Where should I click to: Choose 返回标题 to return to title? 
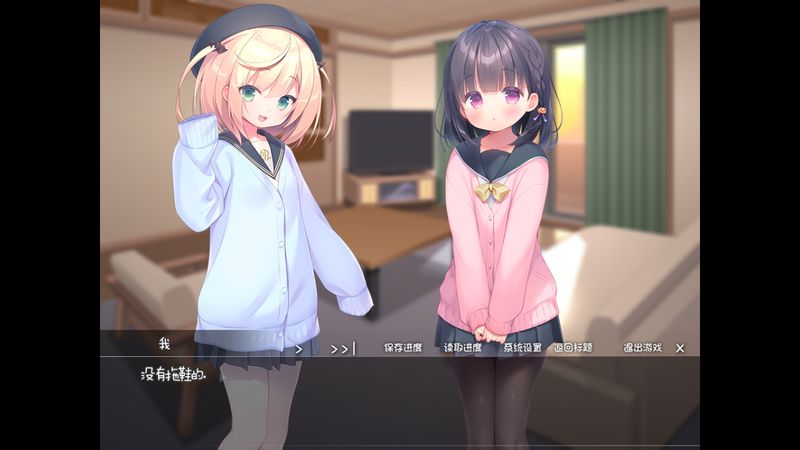click(x=573, y=348)
